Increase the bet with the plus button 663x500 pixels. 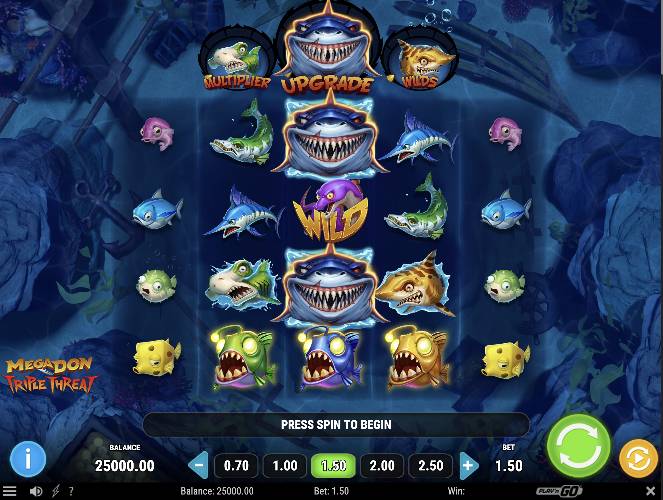coord(468,465)
